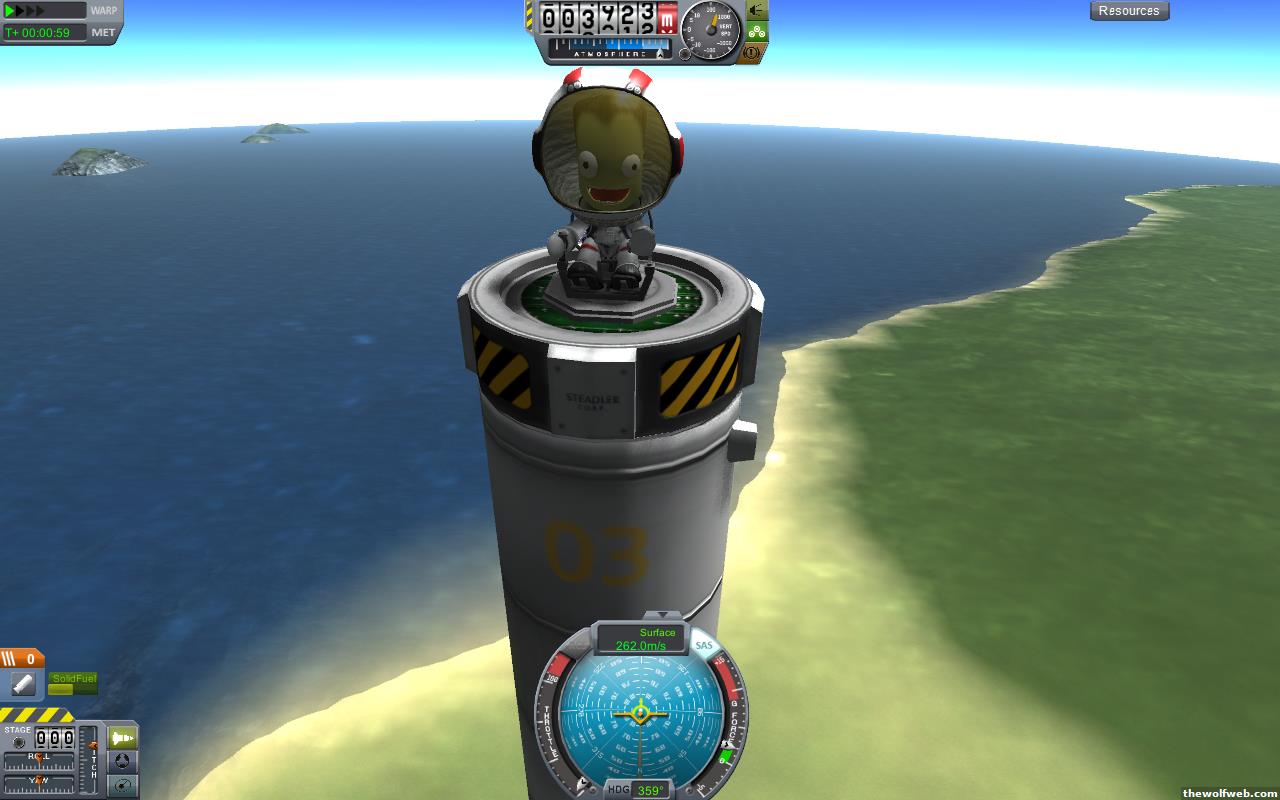This screenshot has height=800, width=1280.
Task: Toggle the landing gear button
Action: tap(757, 31)
